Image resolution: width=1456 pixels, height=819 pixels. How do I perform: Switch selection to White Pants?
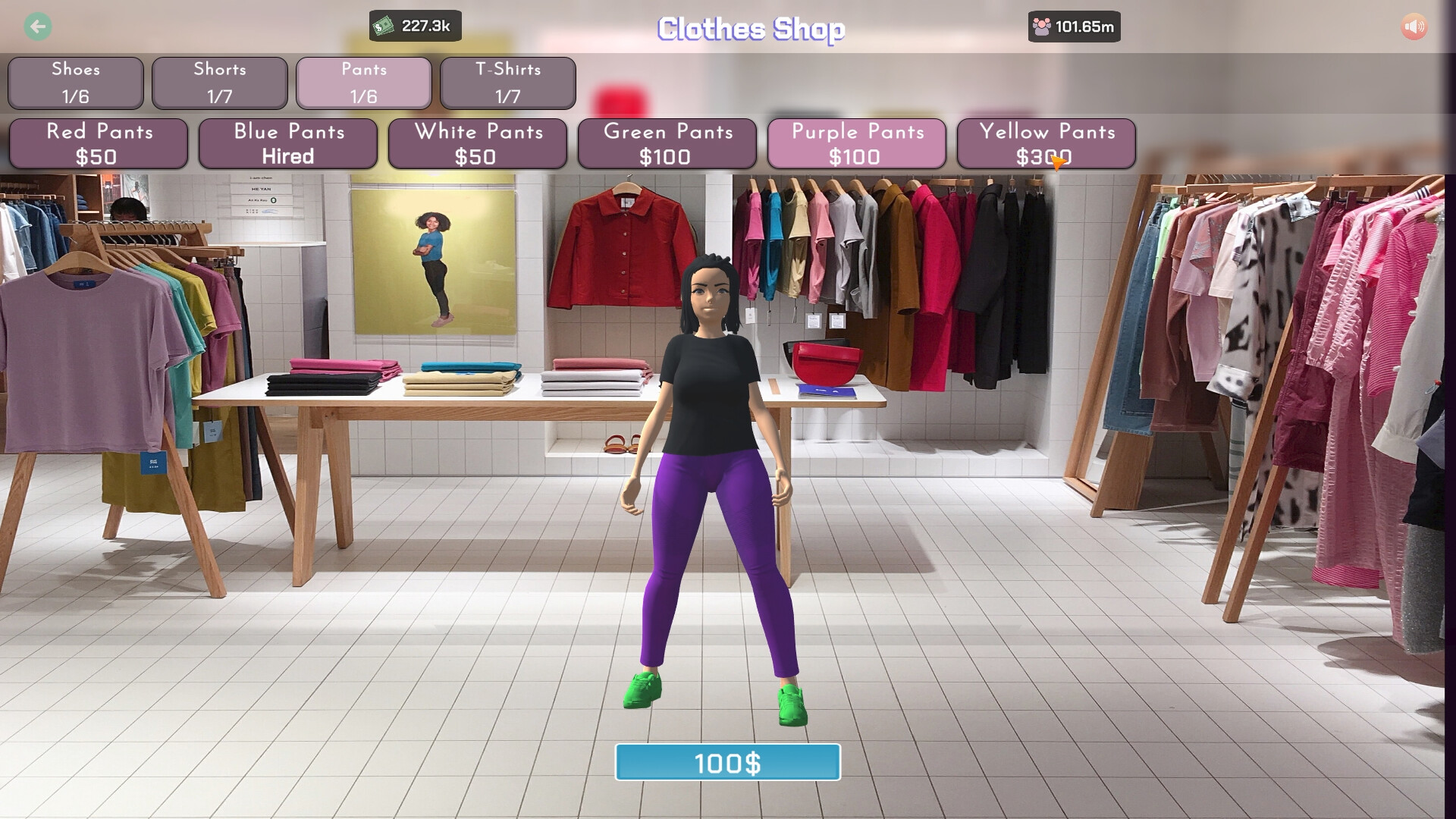click(x=478, y=143)
